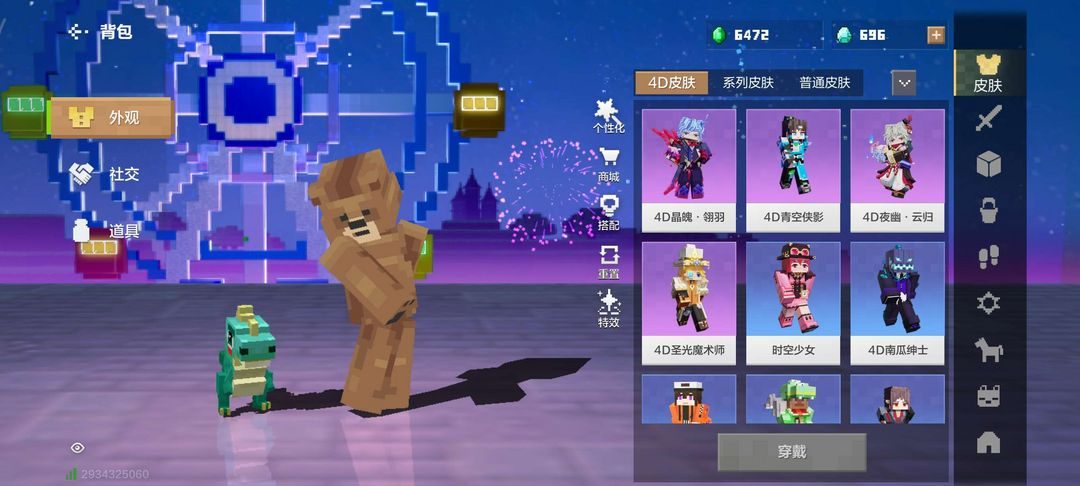
Task: Switch to the 普通皮肤 tab
Action: [x=824, y=83]
